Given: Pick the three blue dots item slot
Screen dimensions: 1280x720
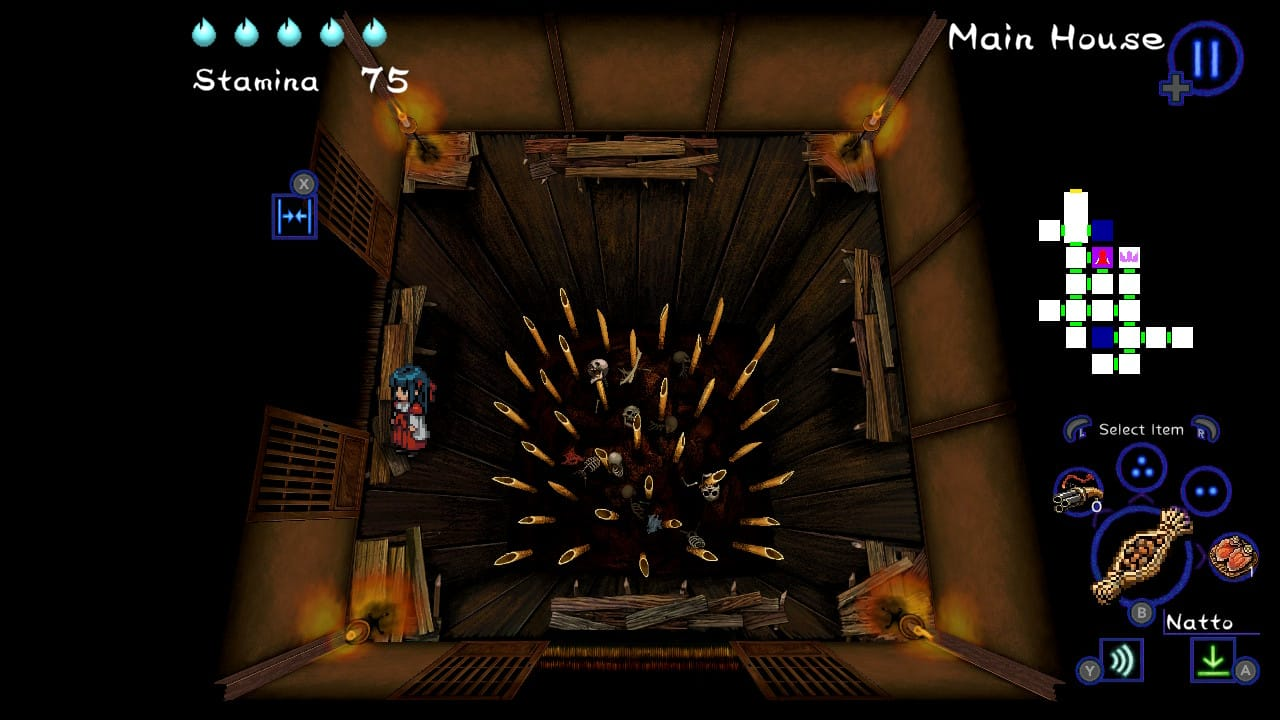Looking at the screenshot, I should point(1141,466).
